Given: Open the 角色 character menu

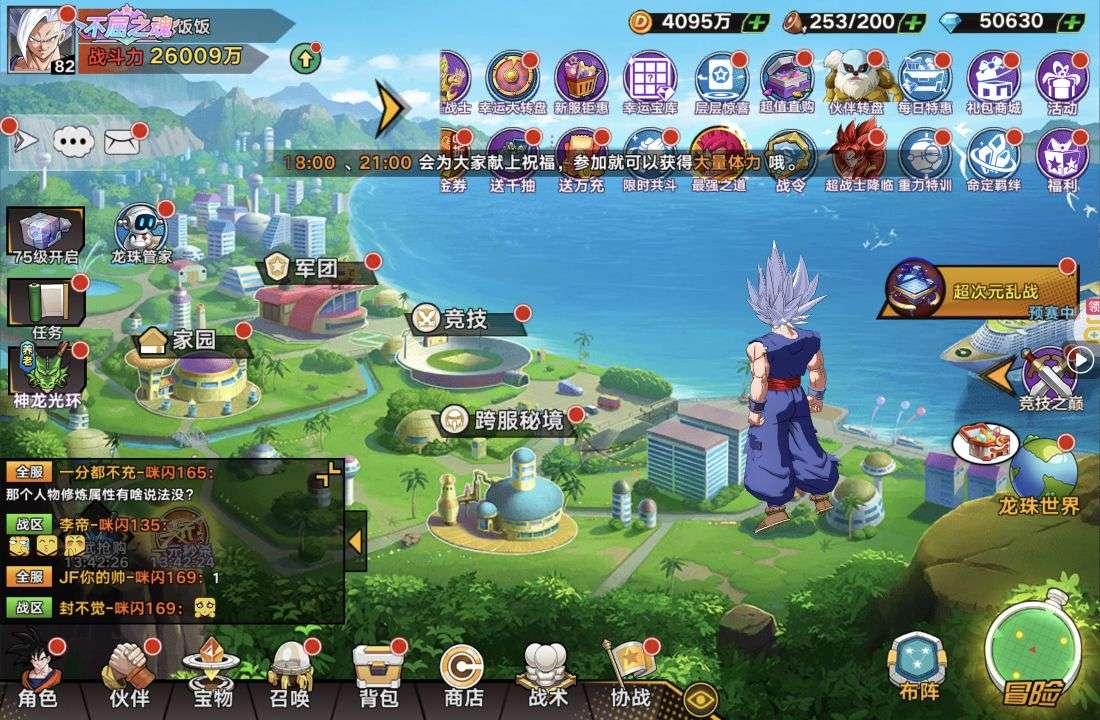Looking at the screenshot, I should (x=37, y=675).
